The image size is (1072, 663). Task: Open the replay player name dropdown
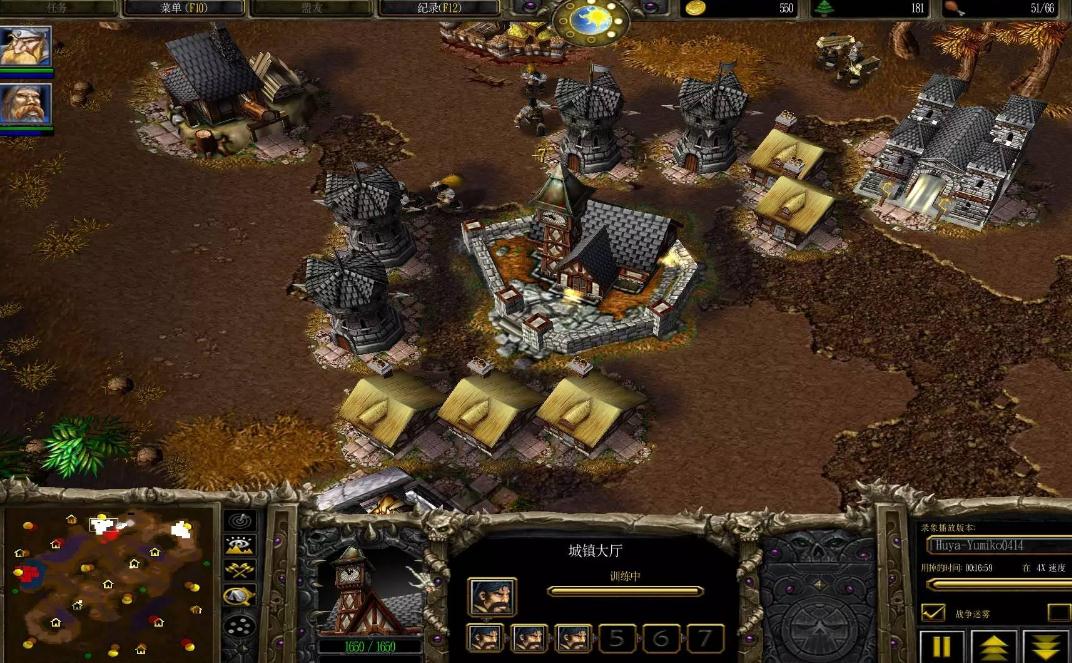pyautogui.click(x=997, y=546)
